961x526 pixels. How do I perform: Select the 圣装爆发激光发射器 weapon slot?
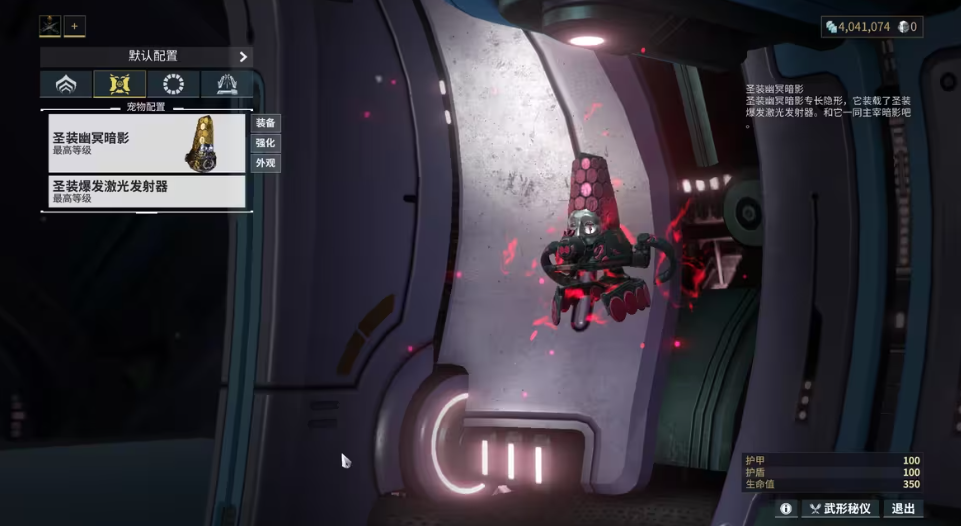click(x=146, y=191)
